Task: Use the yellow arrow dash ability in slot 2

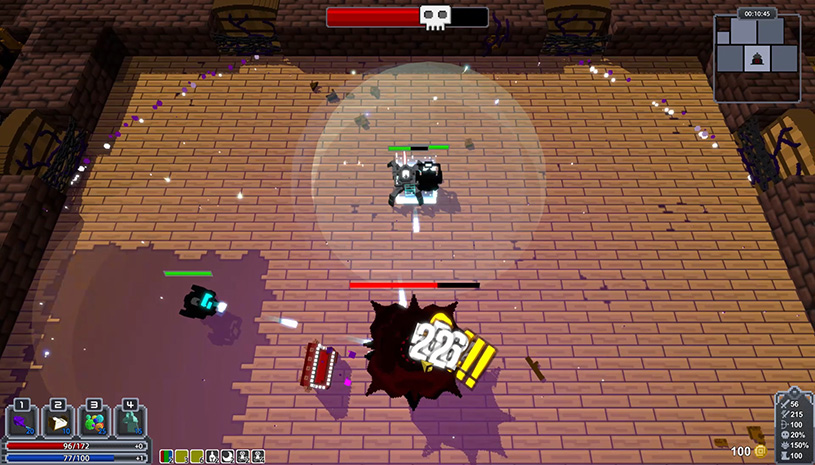Action: pyautogui.click(x=58, y=420)
